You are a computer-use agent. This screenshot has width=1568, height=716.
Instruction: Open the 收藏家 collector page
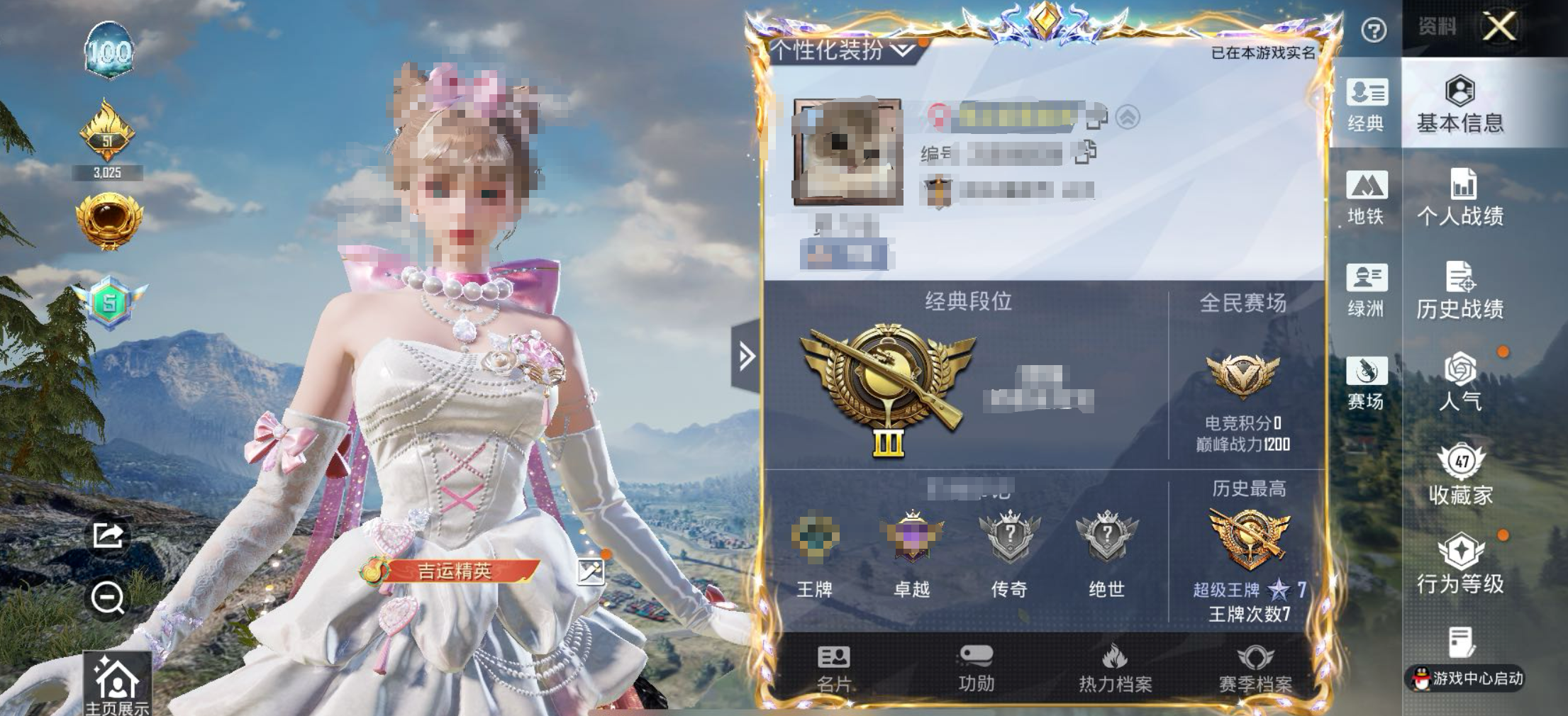(x=1460, y=475)
